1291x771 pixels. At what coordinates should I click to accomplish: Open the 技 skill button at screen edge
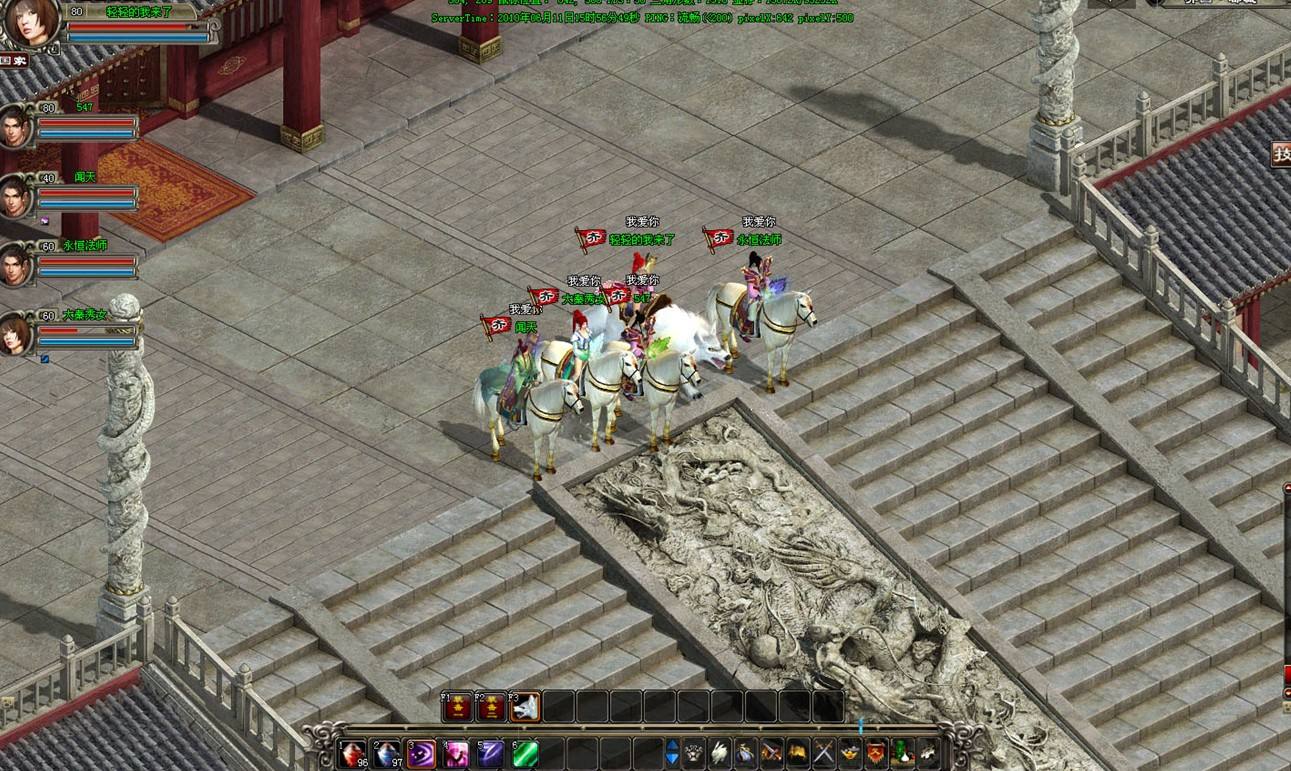[1281, 154]
